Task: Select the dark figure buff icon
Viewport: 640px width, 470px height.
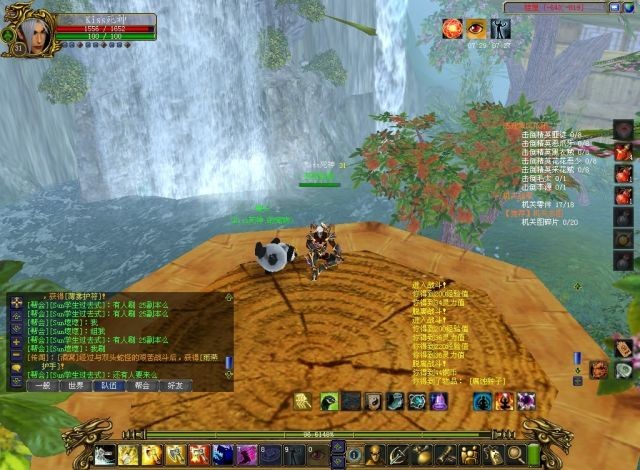Action: click(x=501, y=29)
